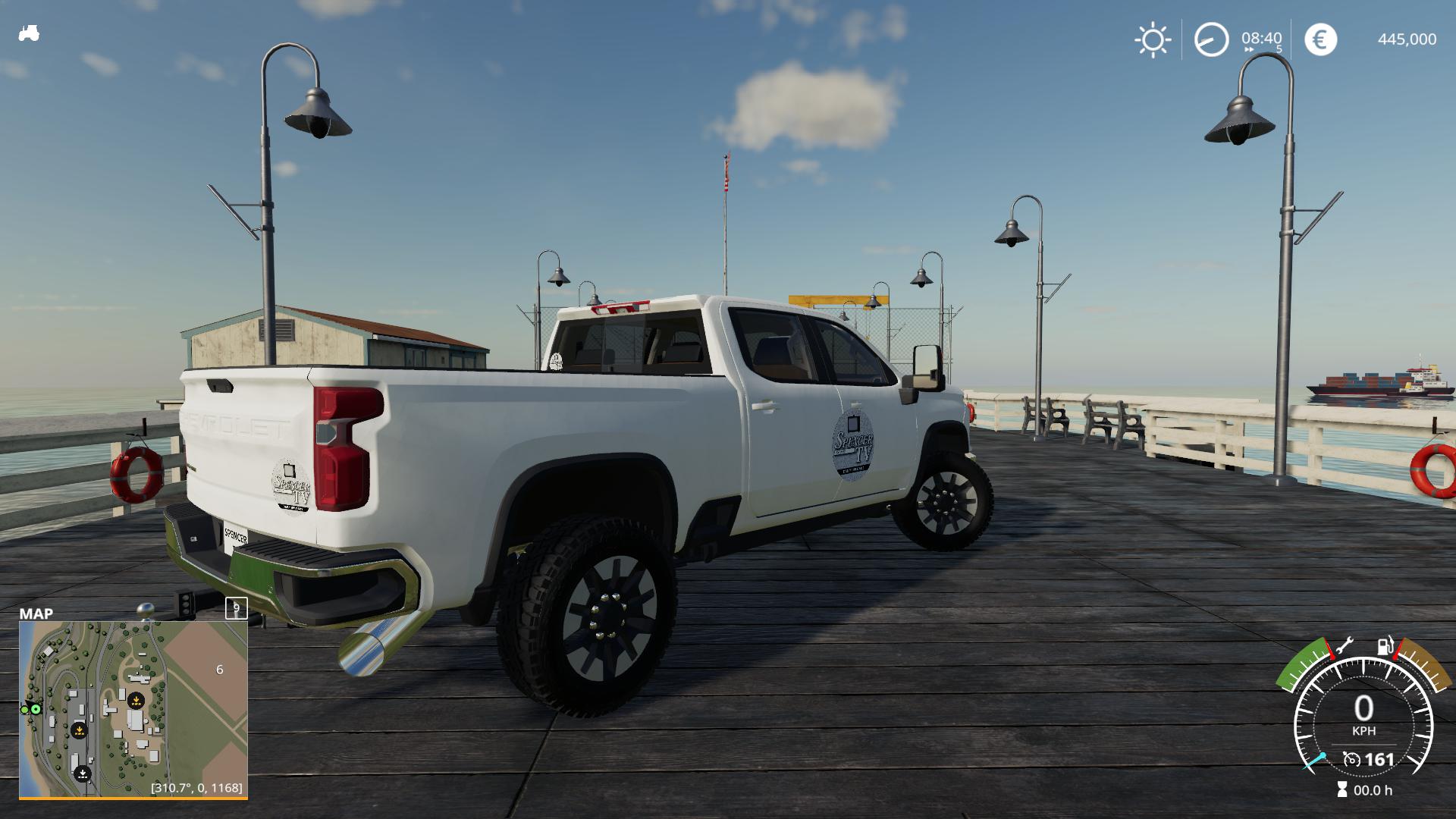
Task: Select the fuel pump icon on gauge
Action: pos(1385,646)
